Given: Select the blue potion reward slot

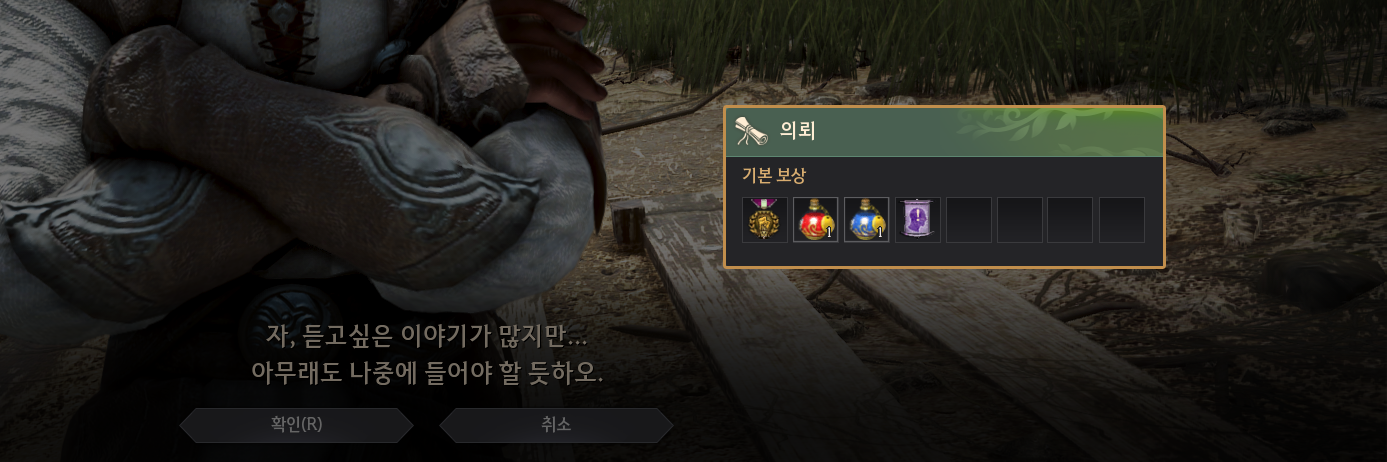Looking at the screenshot, I should [867, 220].
